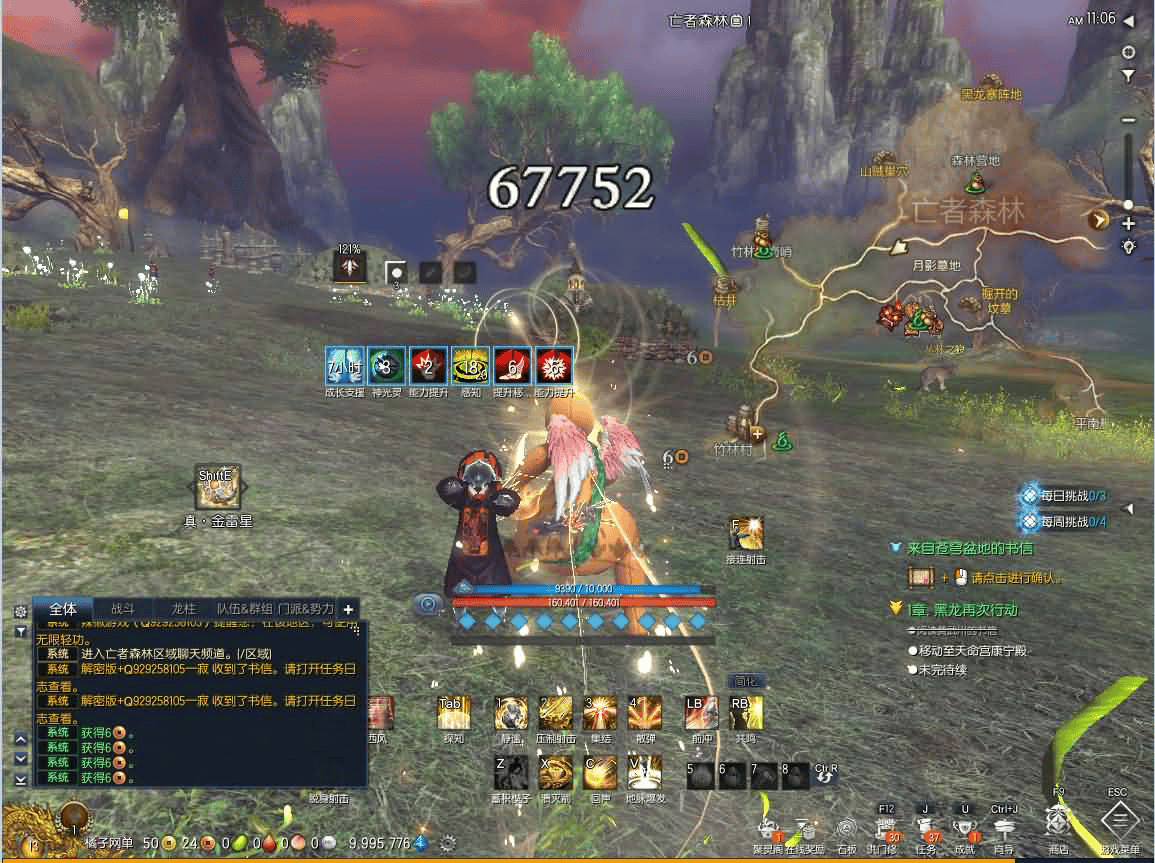Open the 游戏菜单 game menu
This screenshot has height=863, width=1155.
pyautogui.click(x=1119, y=824)
